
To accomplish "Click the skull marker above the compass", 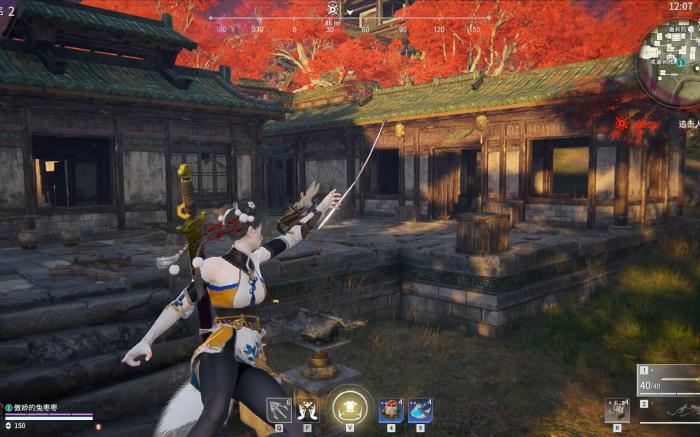I will 332,8.
